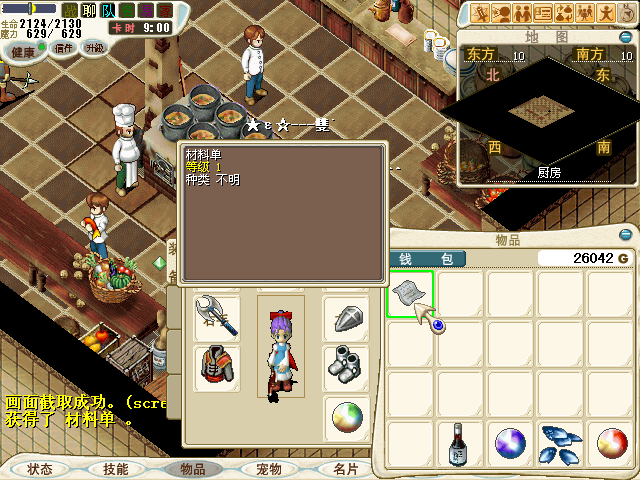Open the 钱包 wallet tab
Screen dimensions: 640x480
[426, 259]
